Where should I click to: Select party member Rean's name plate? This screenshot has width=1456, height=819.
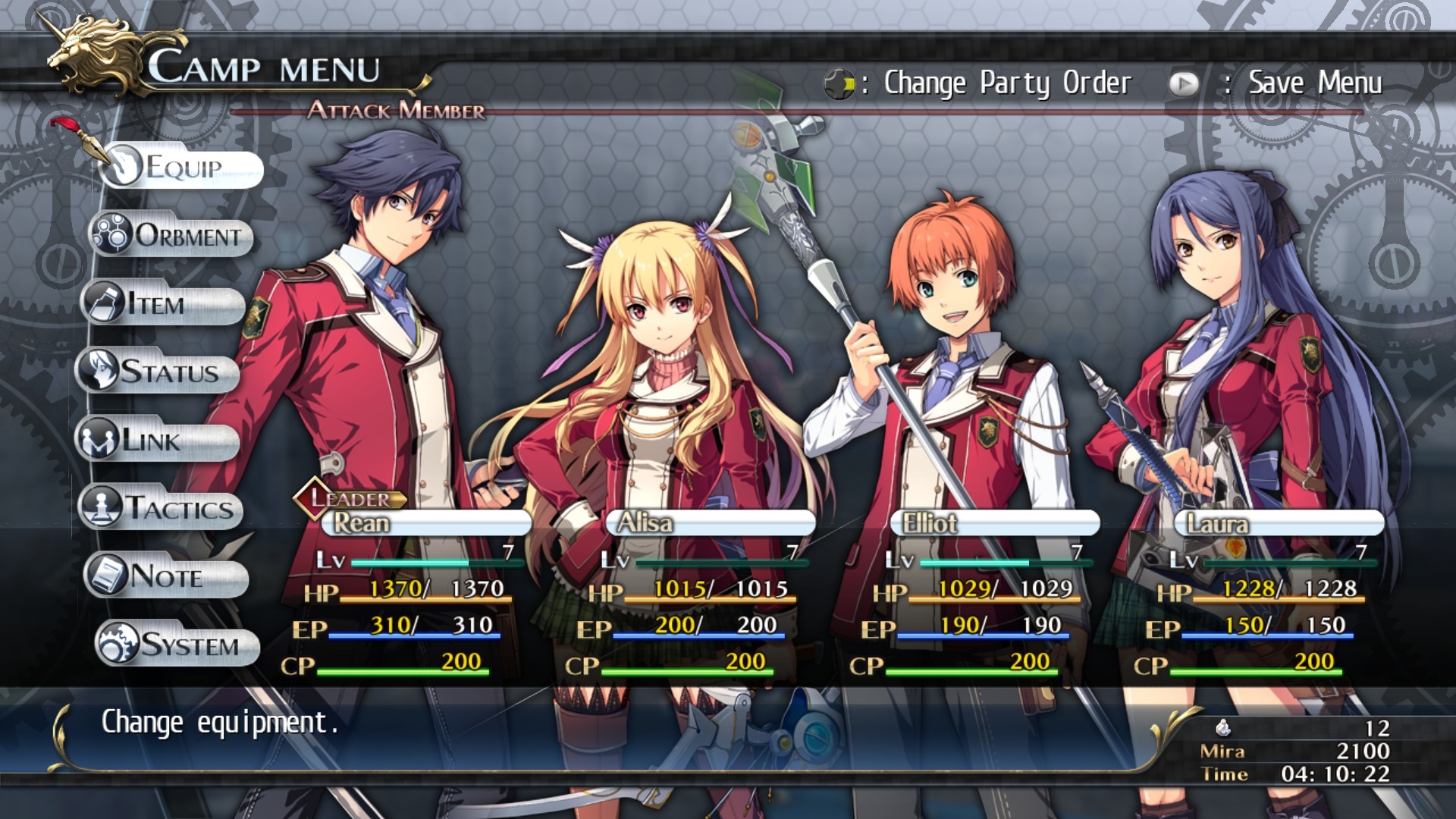(x=425, y=523)
